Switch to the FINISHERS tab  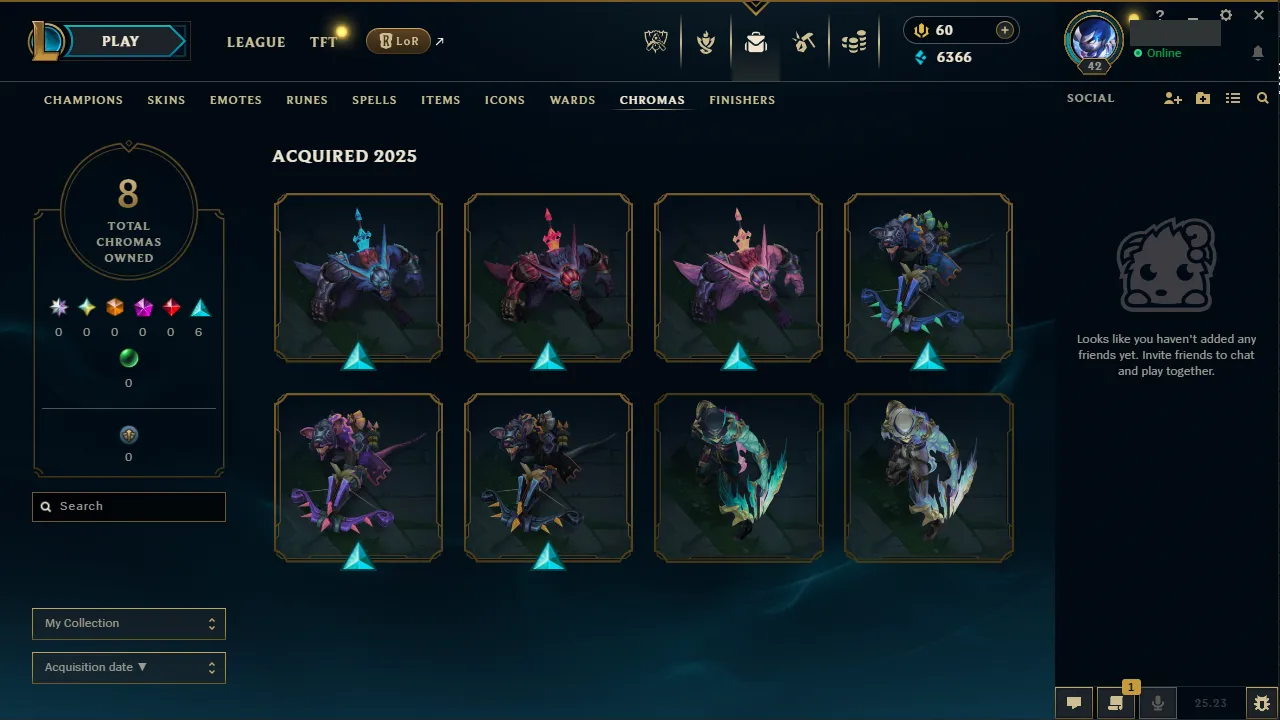tap(742, 99)
